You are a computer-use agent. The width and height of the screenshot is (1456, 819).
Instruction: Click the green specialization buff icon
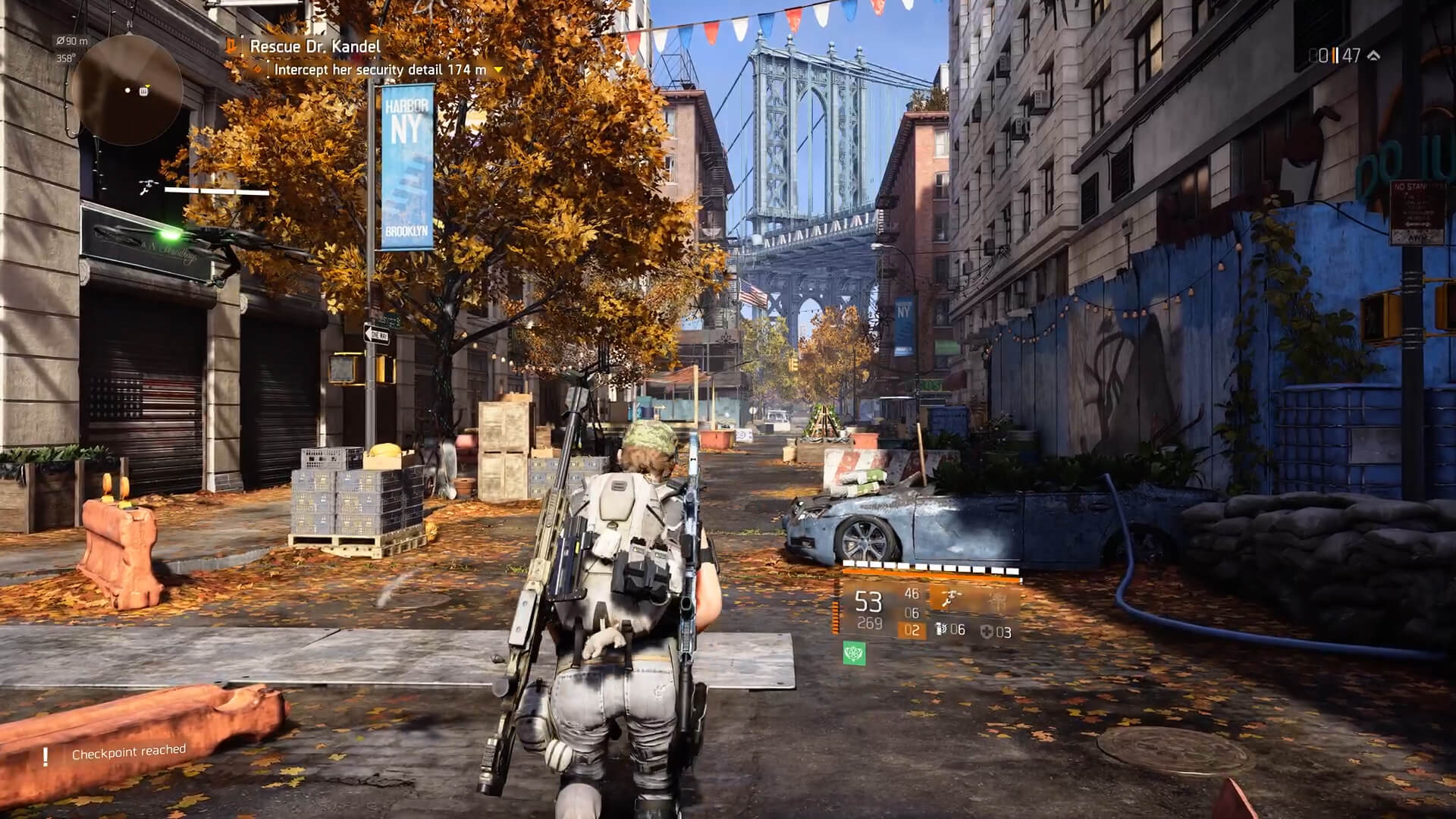(x=854, y=654)
